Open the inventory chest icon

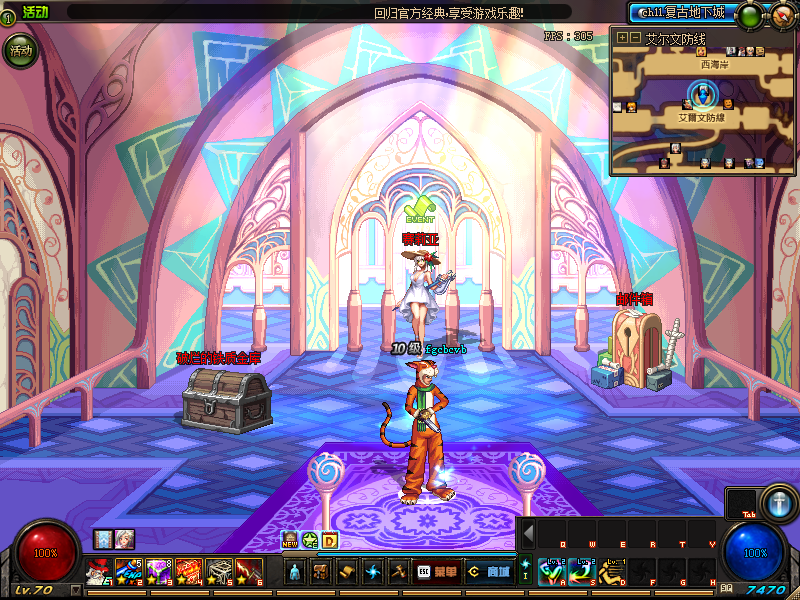click(321, 572)
